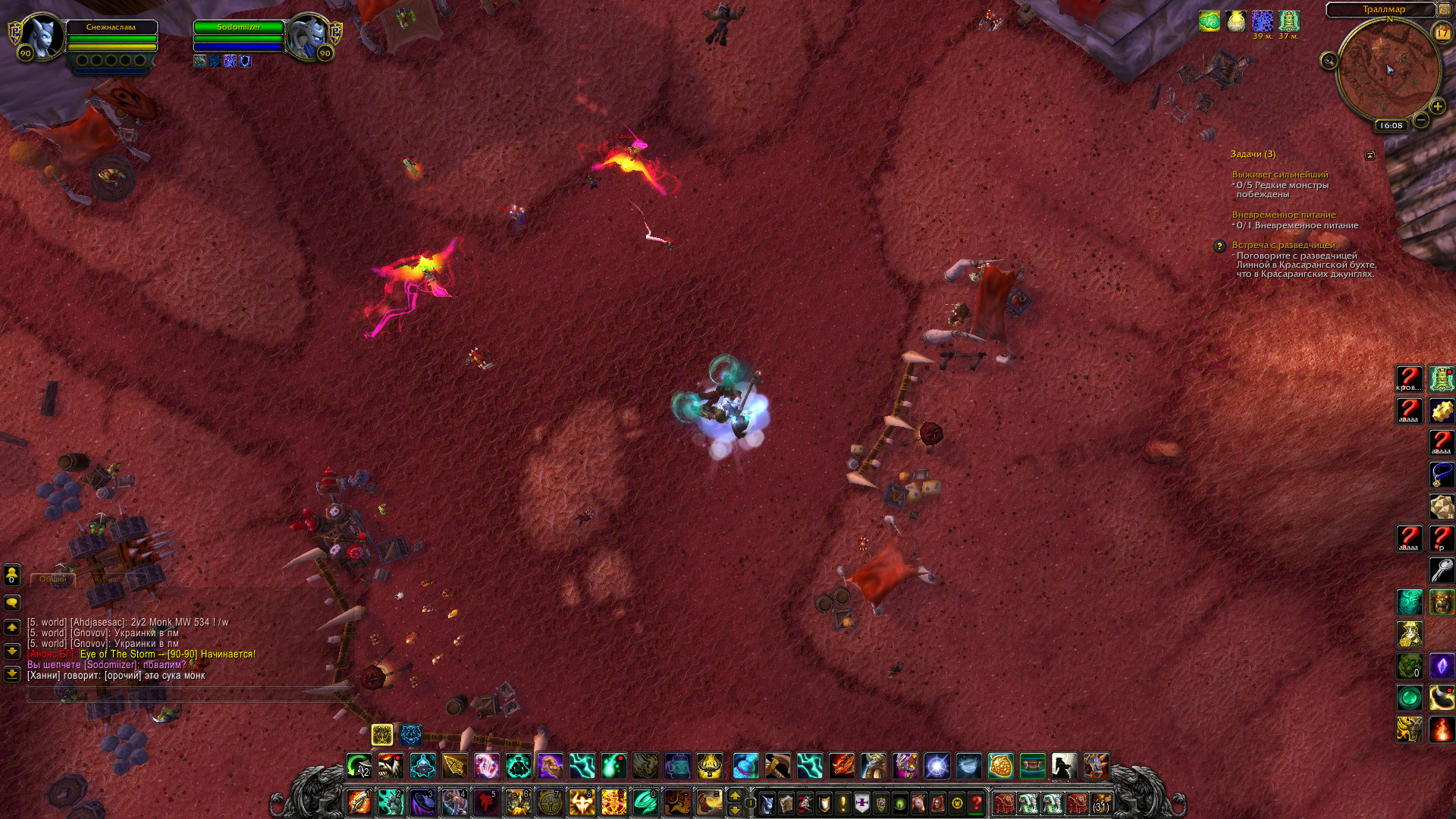
Task: Click the minimap zoom-in plus button
Action: [1437, 107]
